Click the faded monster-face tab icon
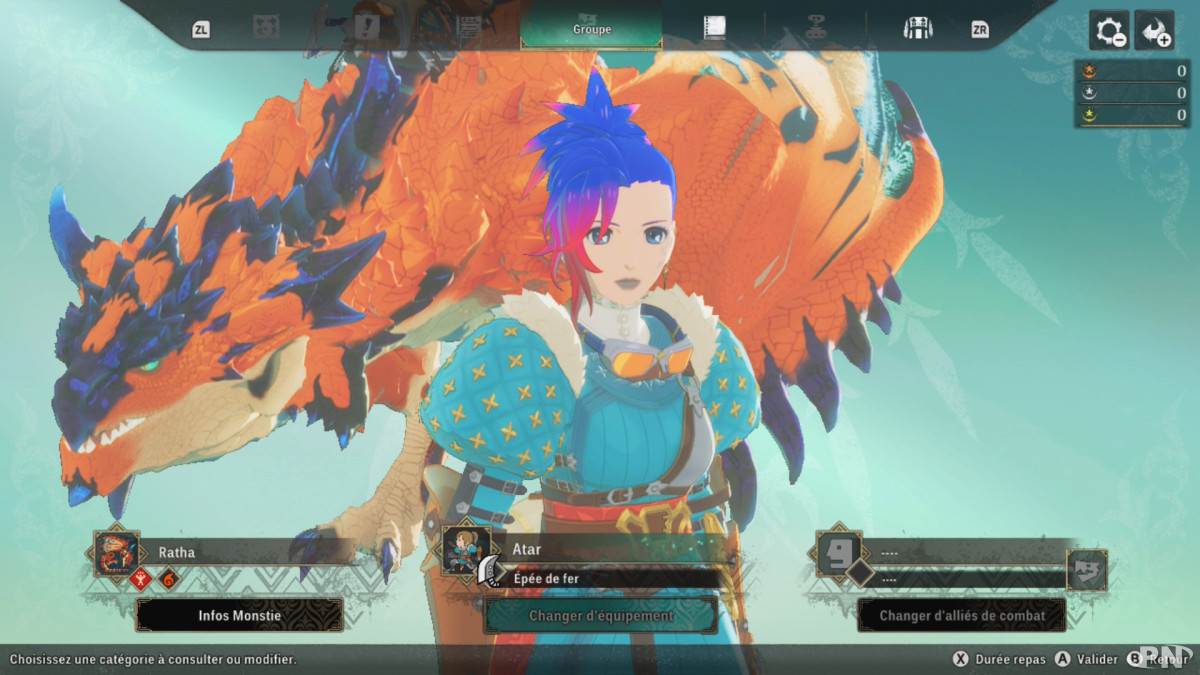 tap(266, 28)
